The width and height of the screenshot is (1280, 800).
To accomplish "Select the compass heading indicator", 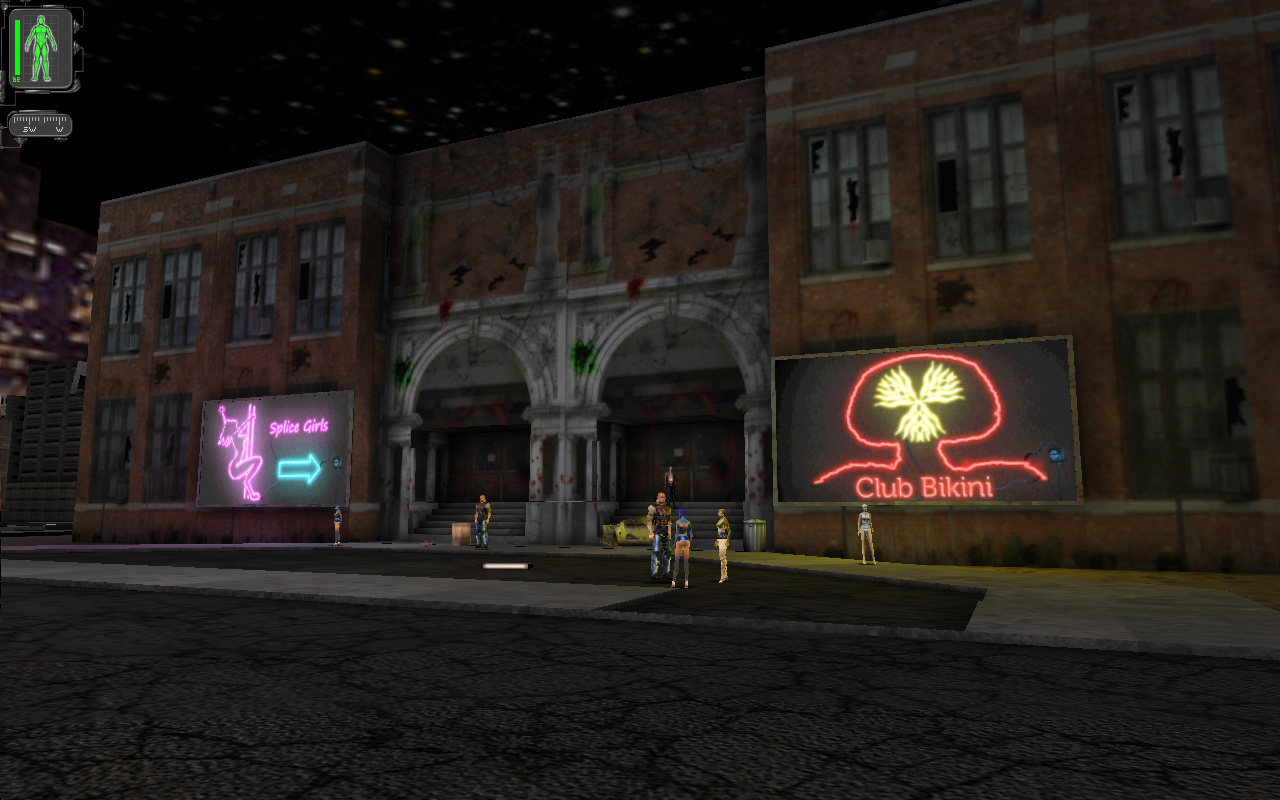I will [40, 125].
